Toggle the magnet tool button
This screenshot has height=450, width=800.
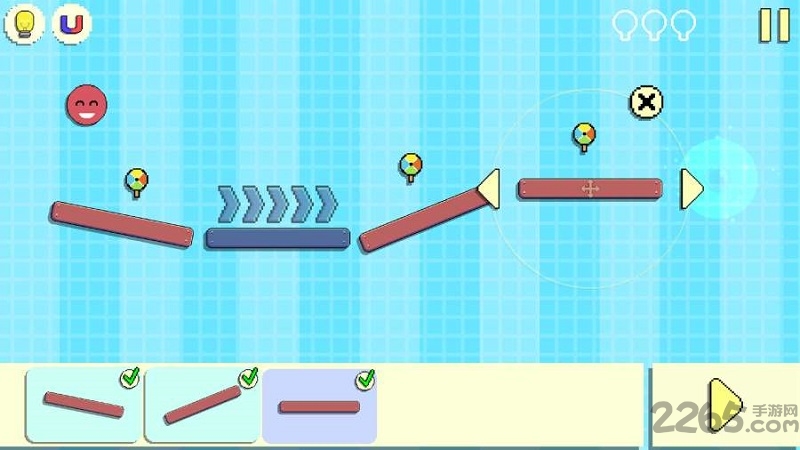click(70, 24)
